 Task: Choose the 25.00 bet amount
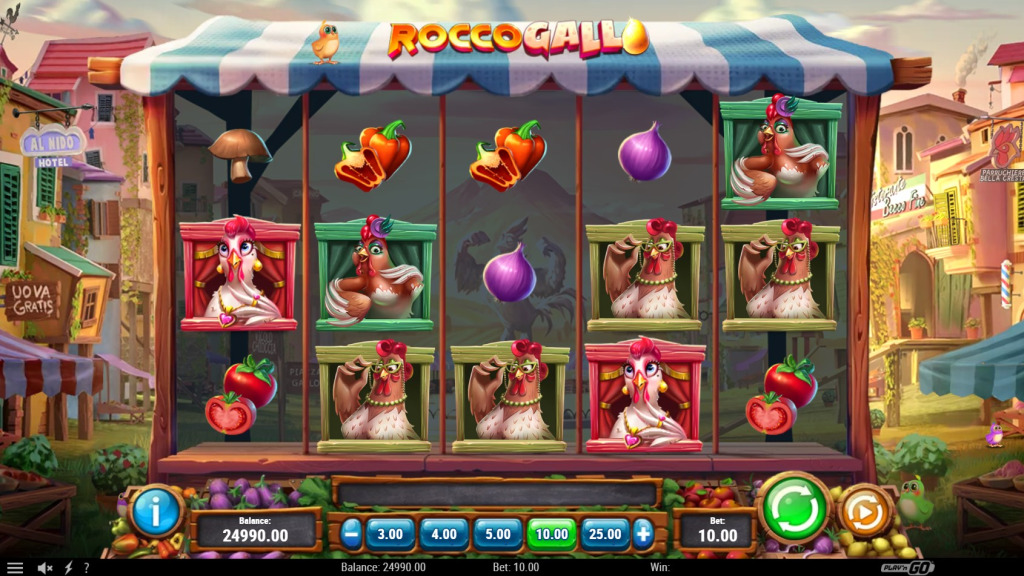[606, 534]
